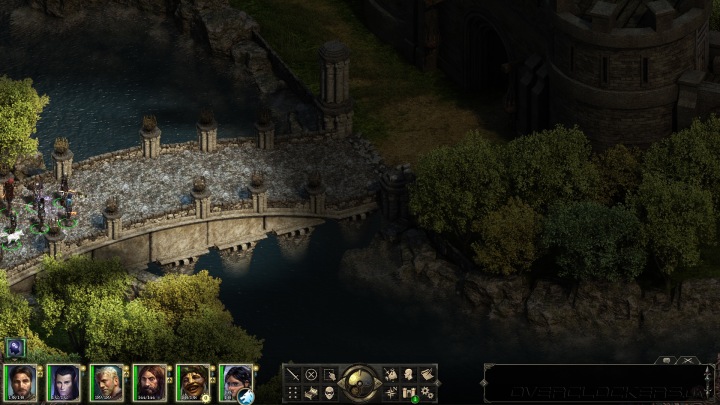Select the grinning hooded party portrait
Image resolution: width=720 pixels, height=405 pixels.
click(x=192, y=382)
